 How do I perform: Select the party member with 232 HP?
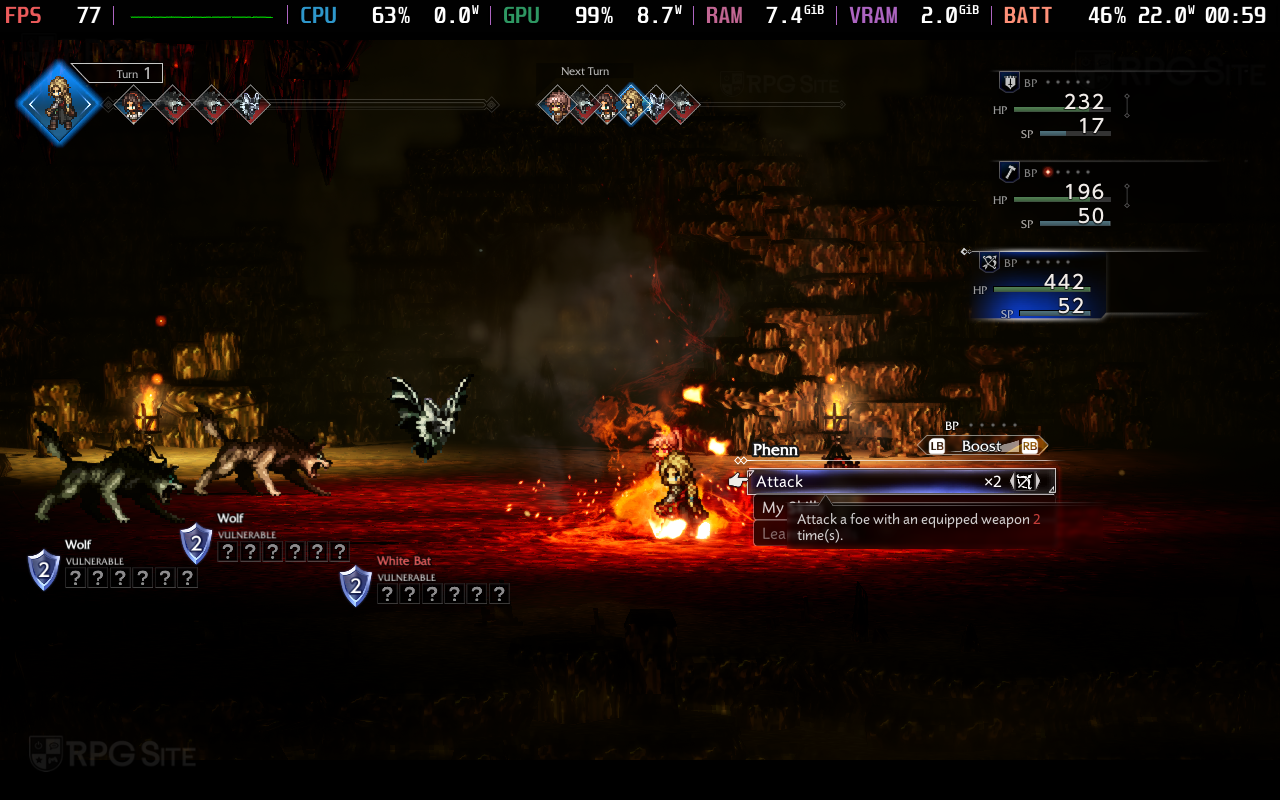(1062, 106)
